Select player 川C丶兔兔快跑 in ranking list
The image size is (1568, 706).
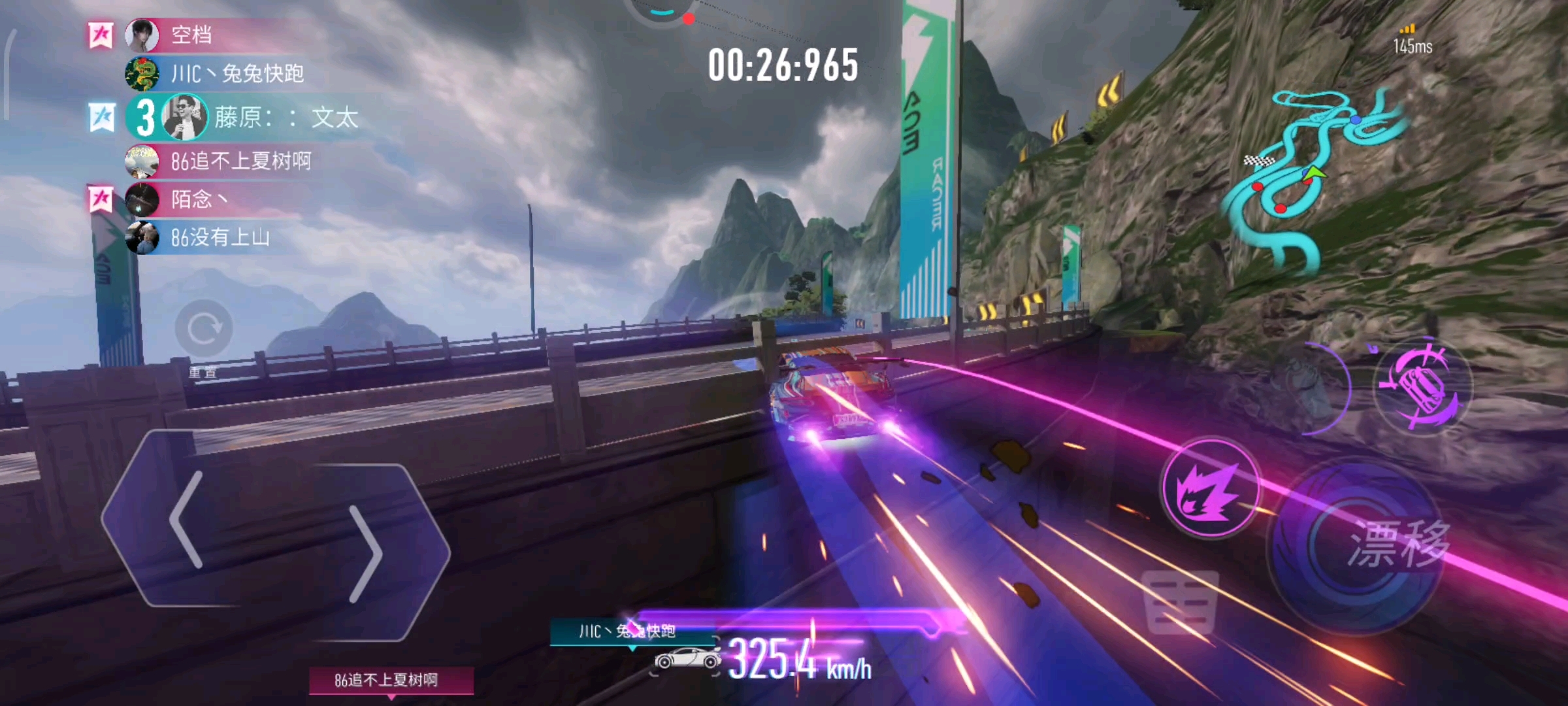point(237,73)
